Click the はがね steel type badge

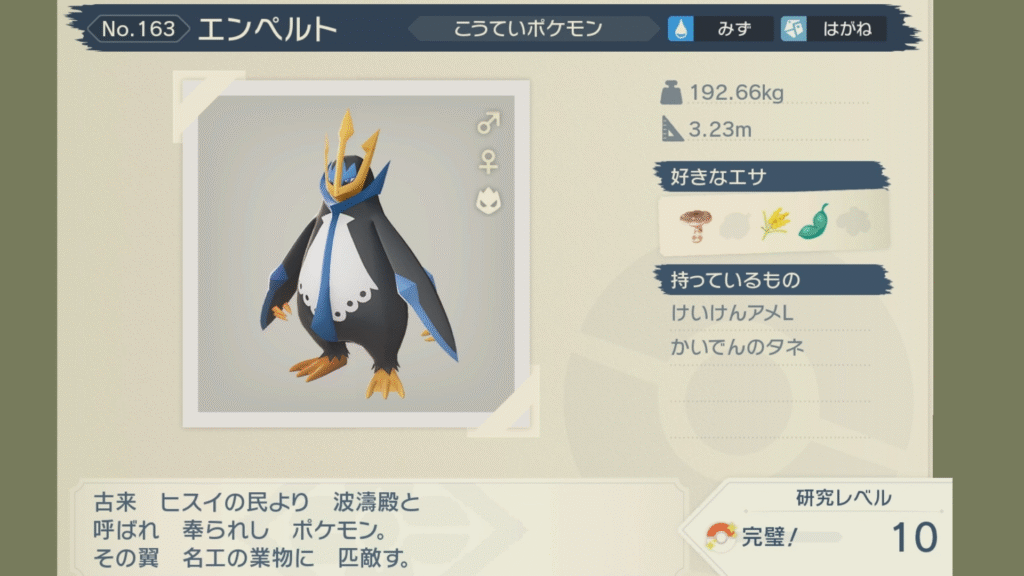(833, 29)
